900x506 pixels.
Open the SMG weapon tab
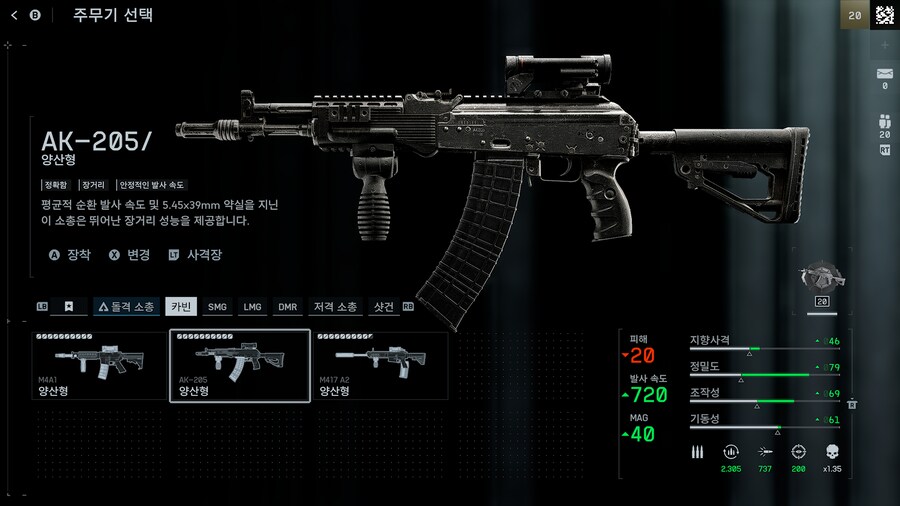pyautogui.click(x=217, y=307)
